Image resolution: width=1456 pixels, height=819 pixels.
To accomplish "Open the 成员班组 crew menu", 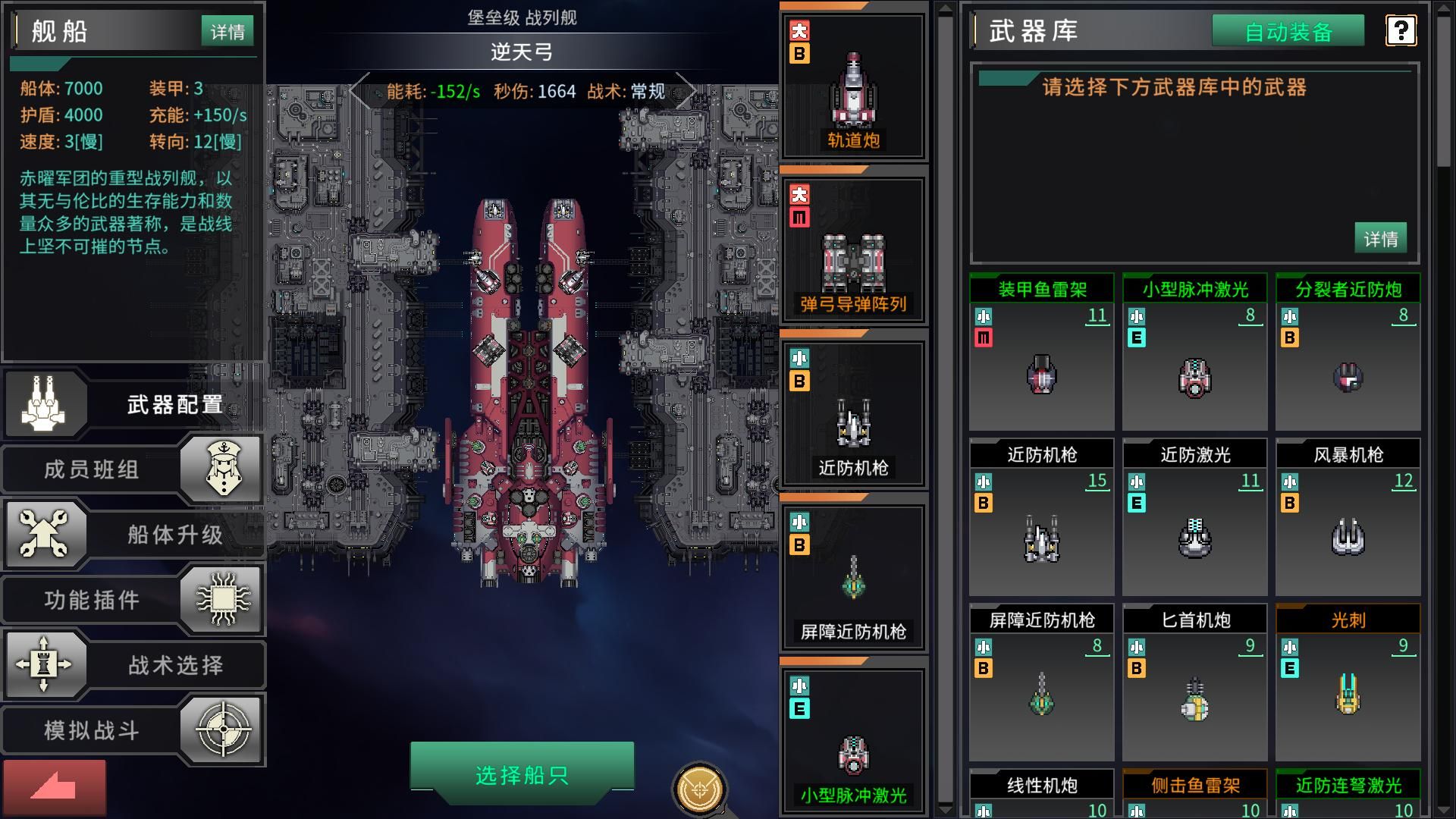I will click(133, 469).
